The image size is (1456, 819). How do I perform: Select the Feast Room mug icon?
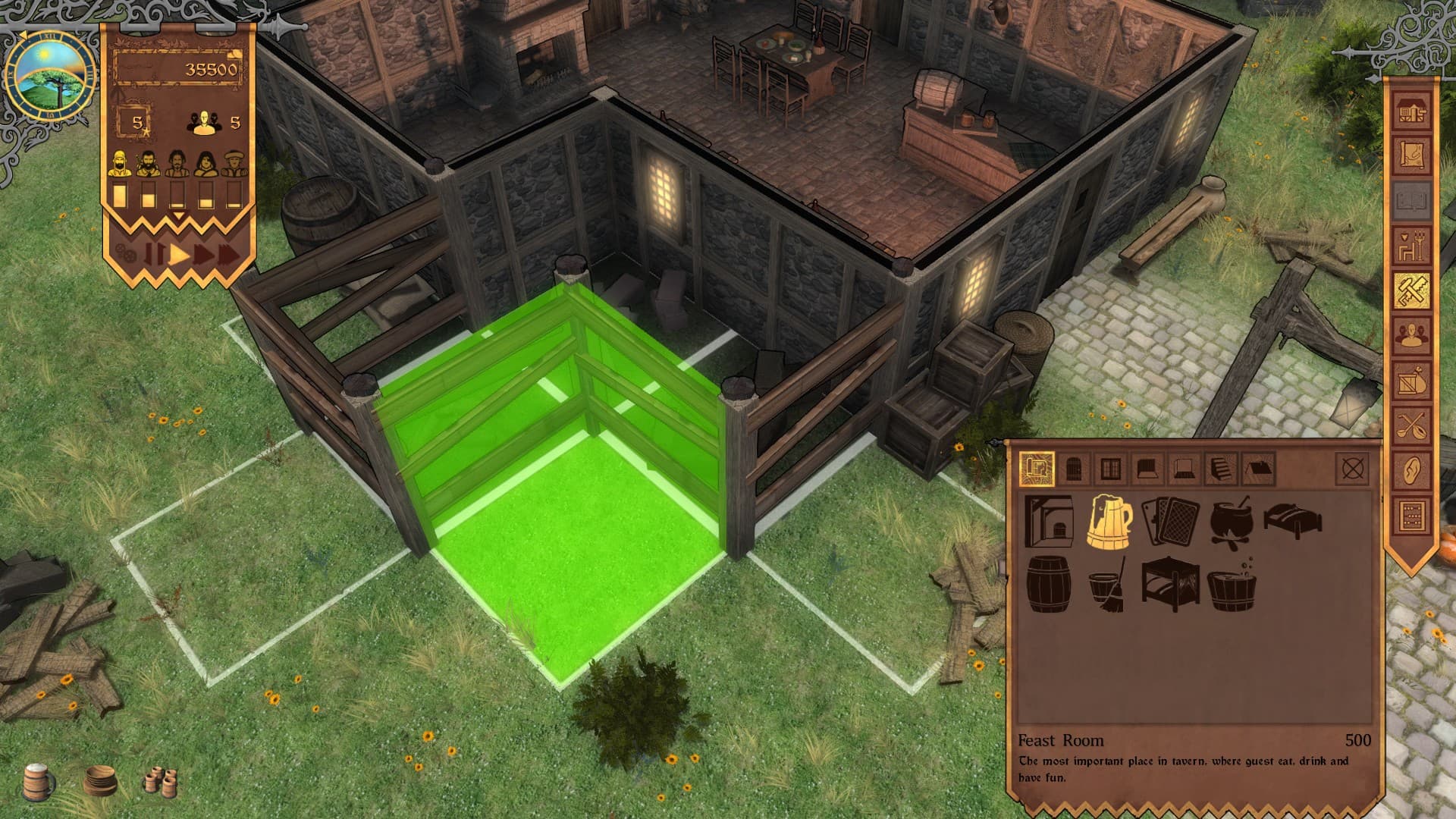click(x=1109, y=522)
